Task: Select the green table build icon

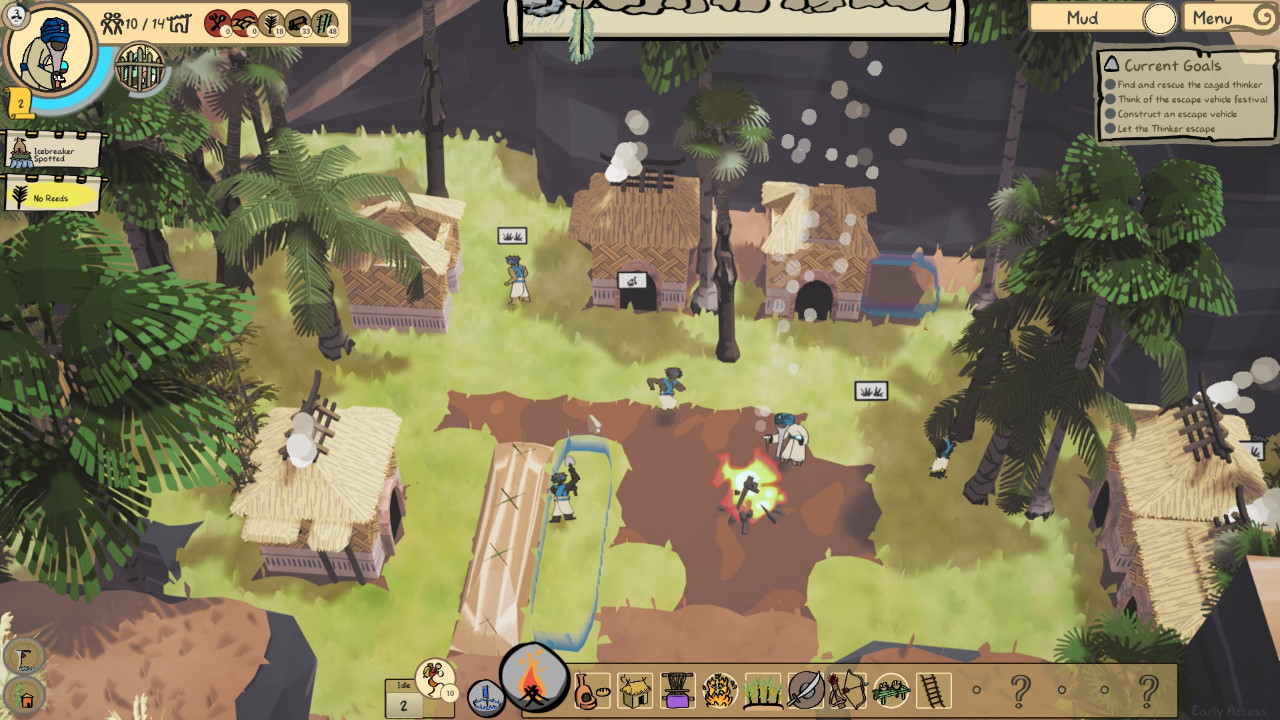Action: point(890,689)
